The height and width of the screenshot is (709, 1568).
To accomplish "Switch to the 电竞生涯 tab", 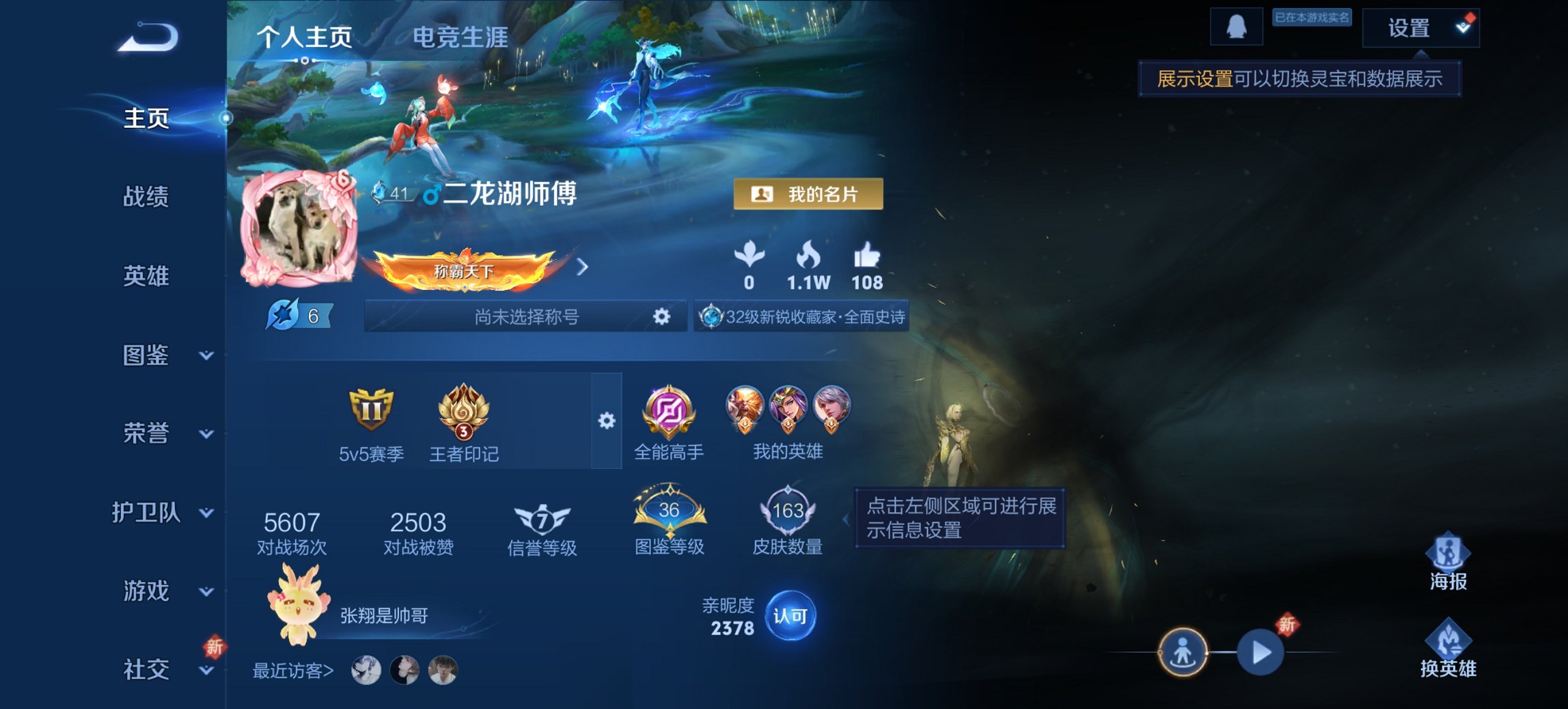I will 459,40.
